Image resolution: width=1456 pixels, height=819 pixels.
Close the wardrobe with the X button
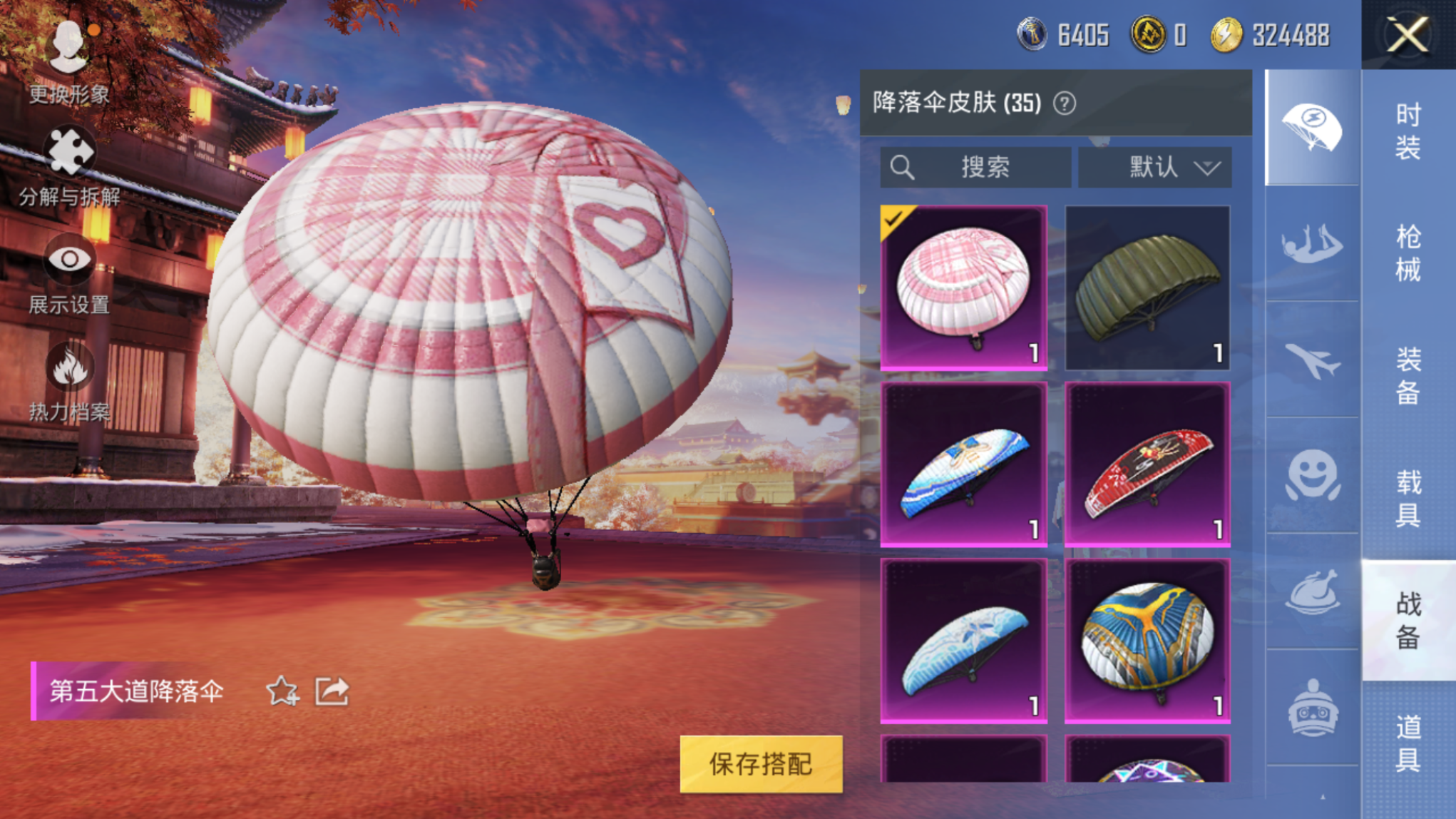(1408, 34)
